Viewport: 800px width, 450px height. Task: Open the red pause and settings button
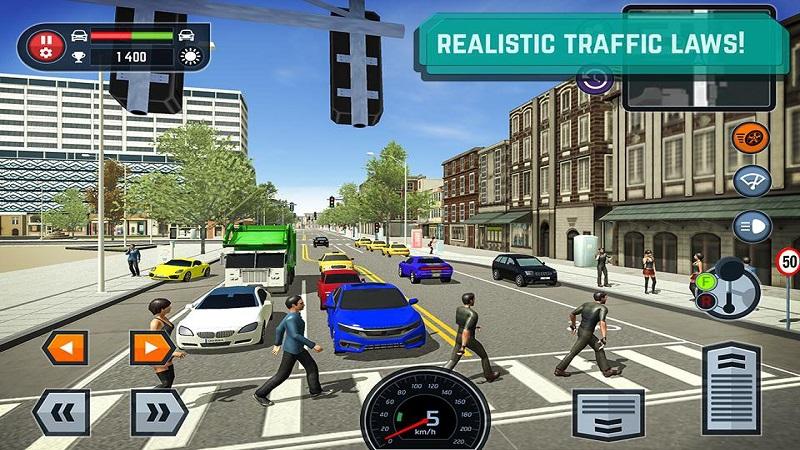pyautogui.click(x=45, y=46)
